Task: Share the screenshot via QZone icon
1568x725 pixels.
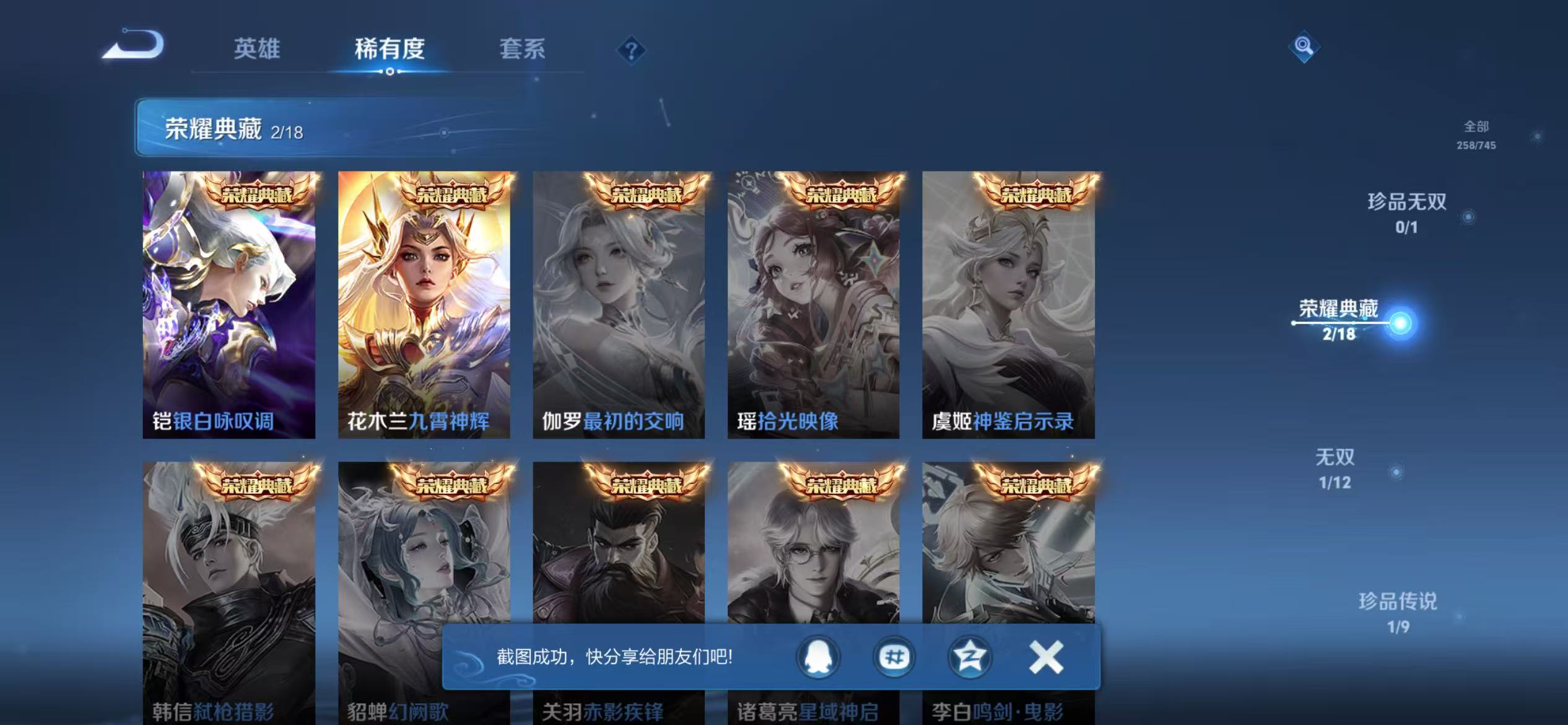Action: click(970, 657)
